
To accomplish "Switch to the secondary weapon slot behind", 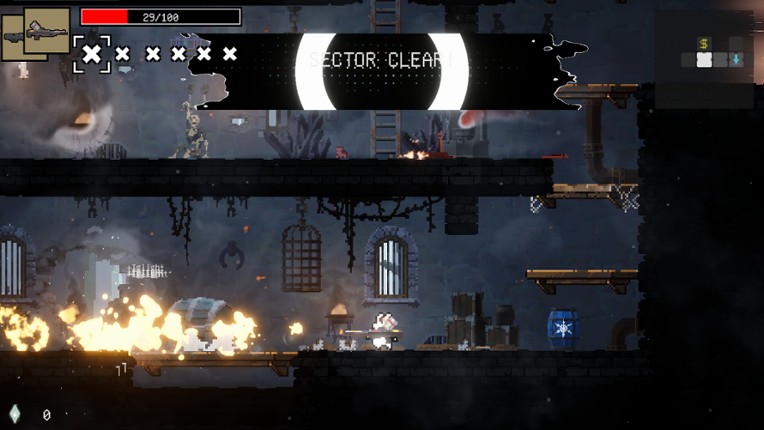I will pyautogui.click(x=12, y=40).
